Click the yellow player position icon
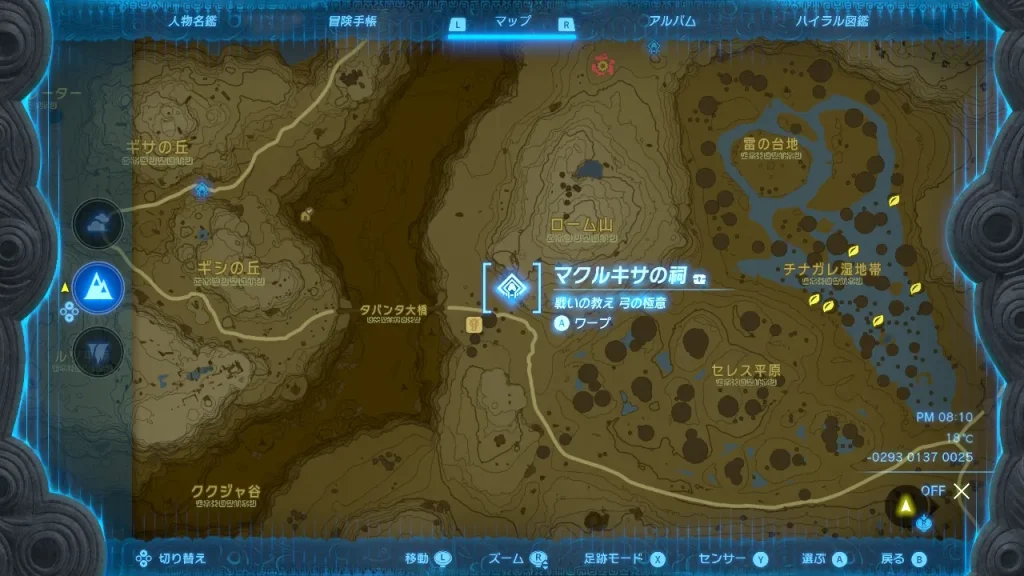Viewport: 1024px width, 576px height. point(905,508)
